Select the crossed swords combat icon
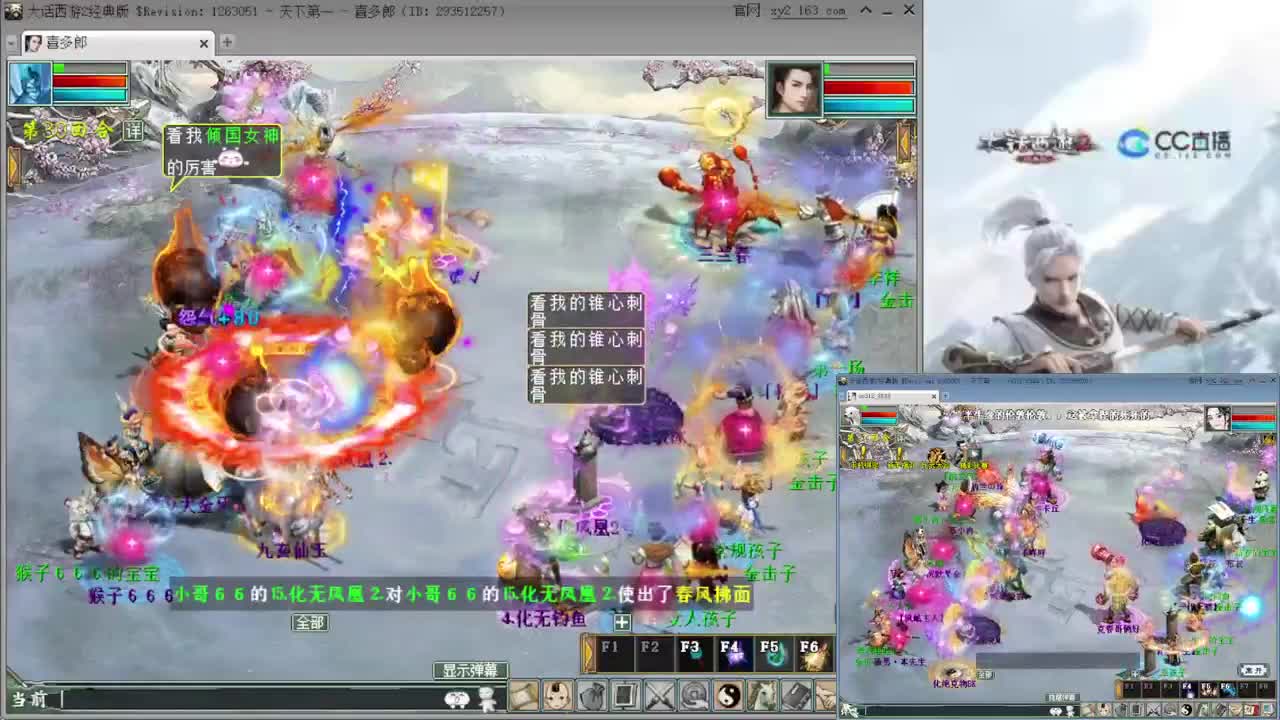The width and height of the screenshot is (1280, 720). 658,696
